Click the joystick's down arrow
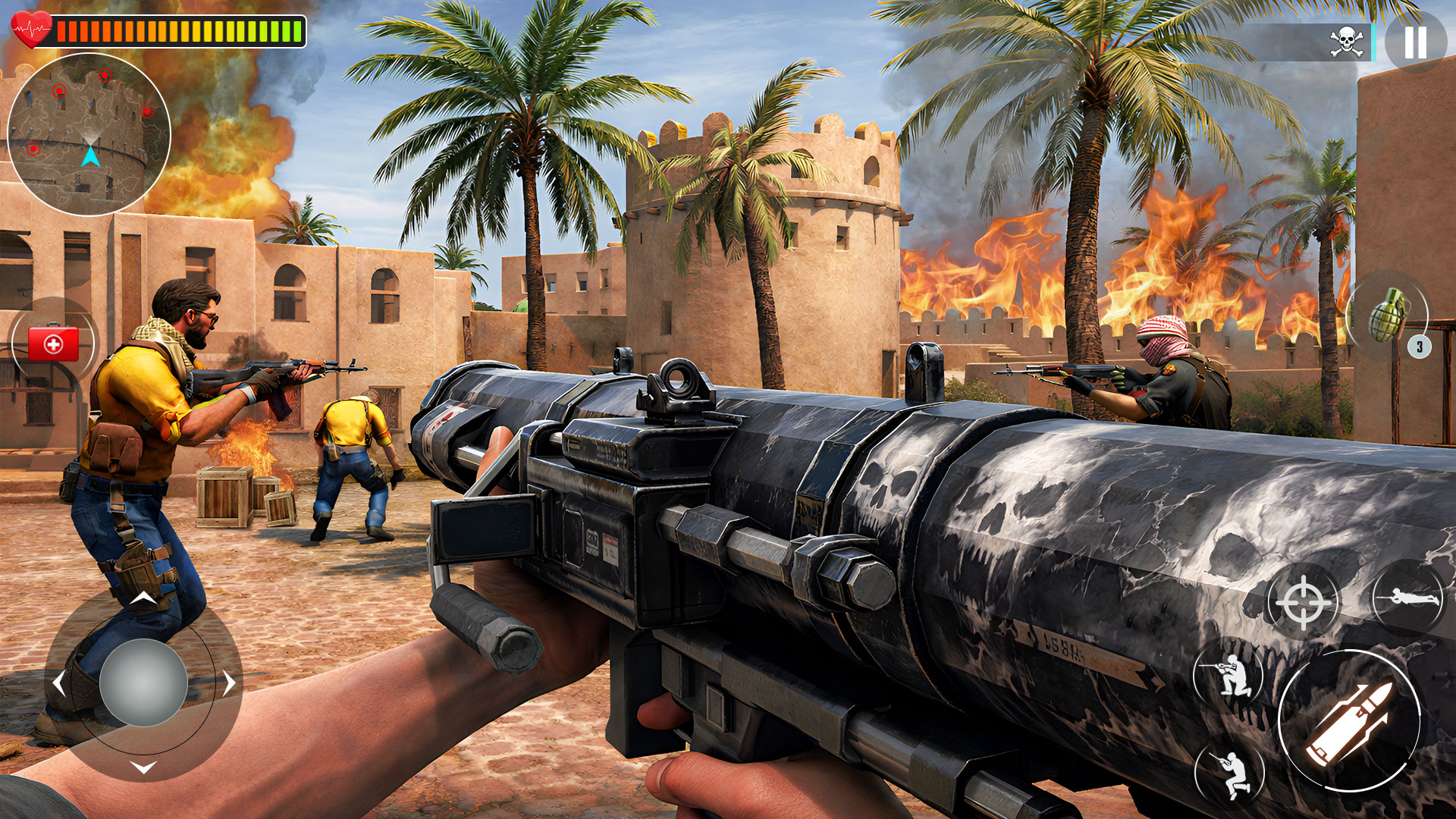This screenshot has height=819, width=1456. 143,767
